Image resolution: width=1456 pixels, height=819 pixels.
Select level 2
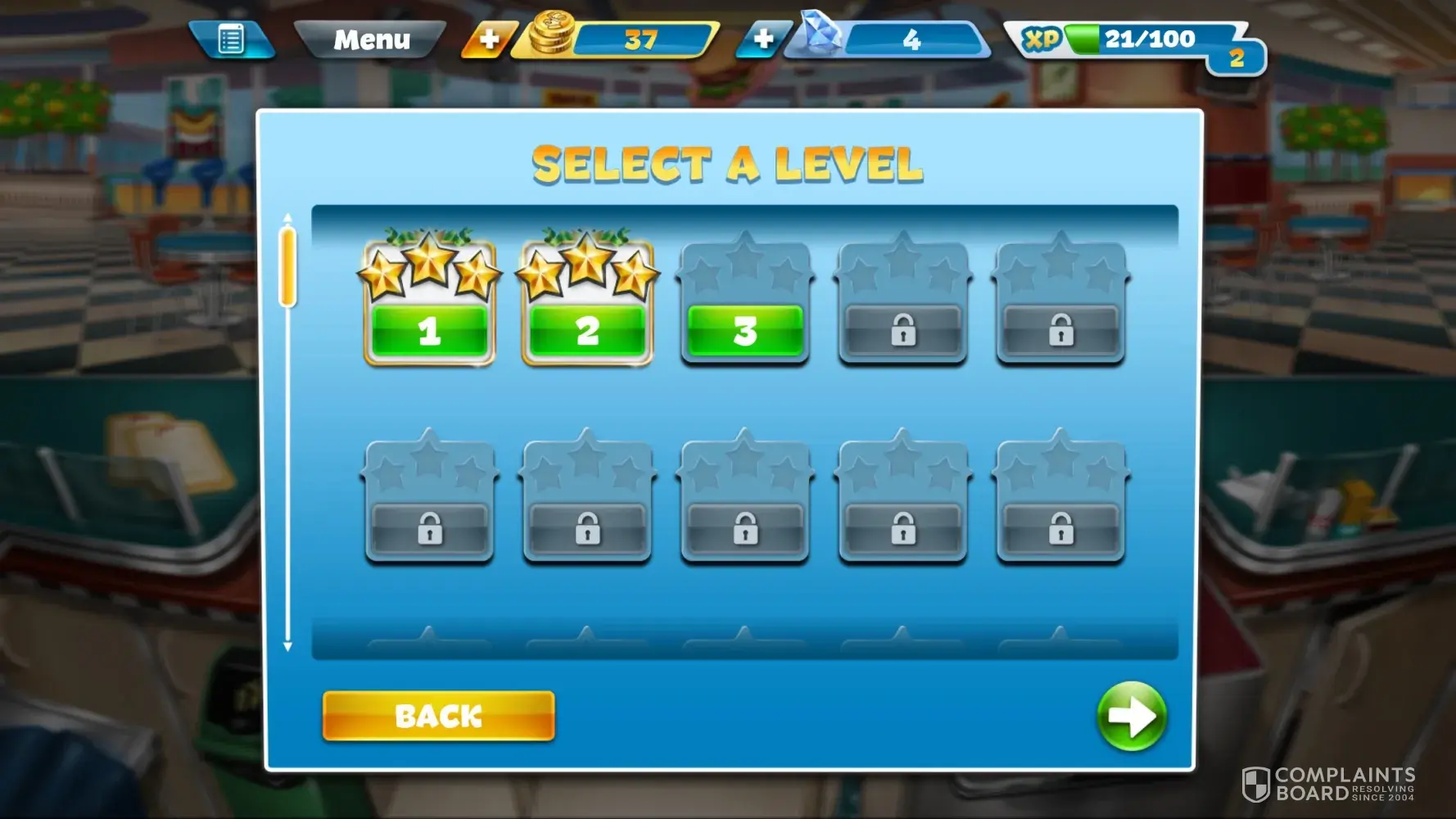click(587, 330)
